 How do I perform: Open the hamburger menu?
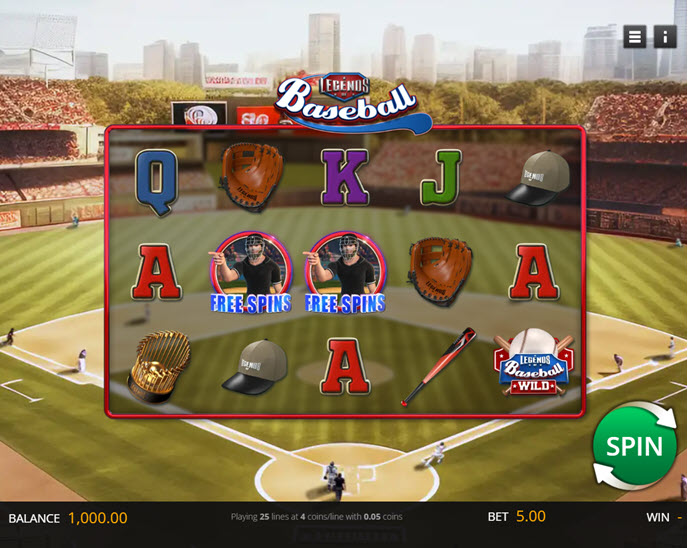(x=635, y=37)
